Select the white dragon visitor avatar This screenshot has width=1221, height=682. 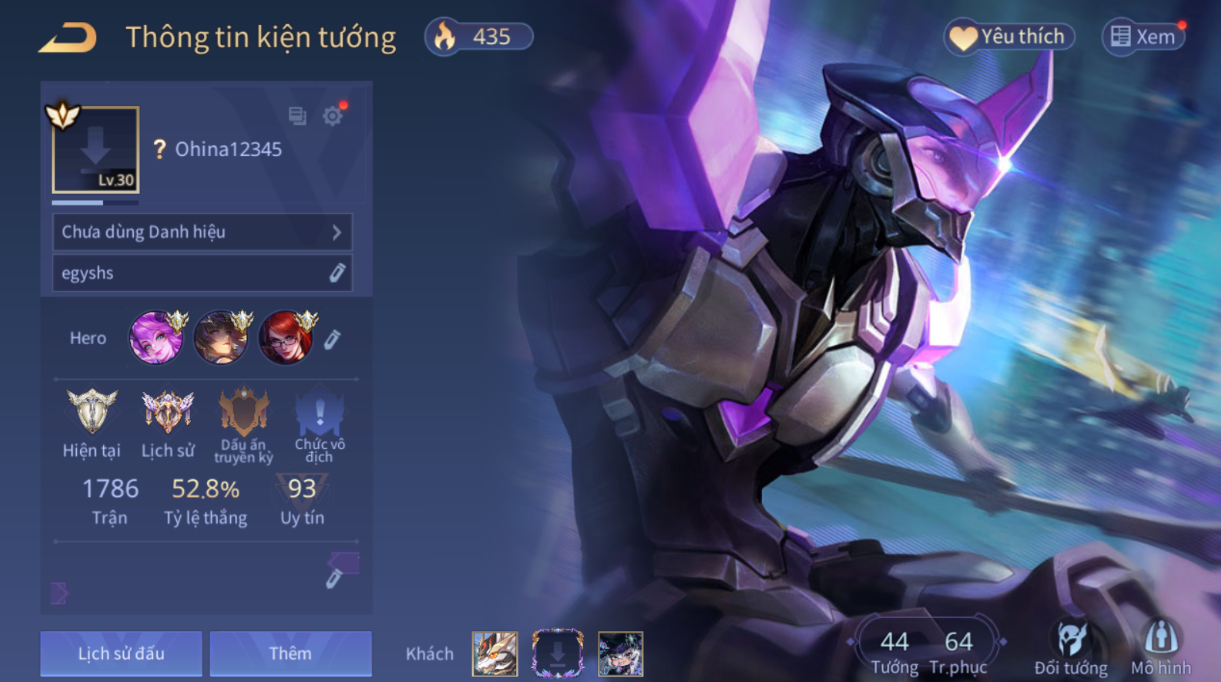(x=495, y=654)
